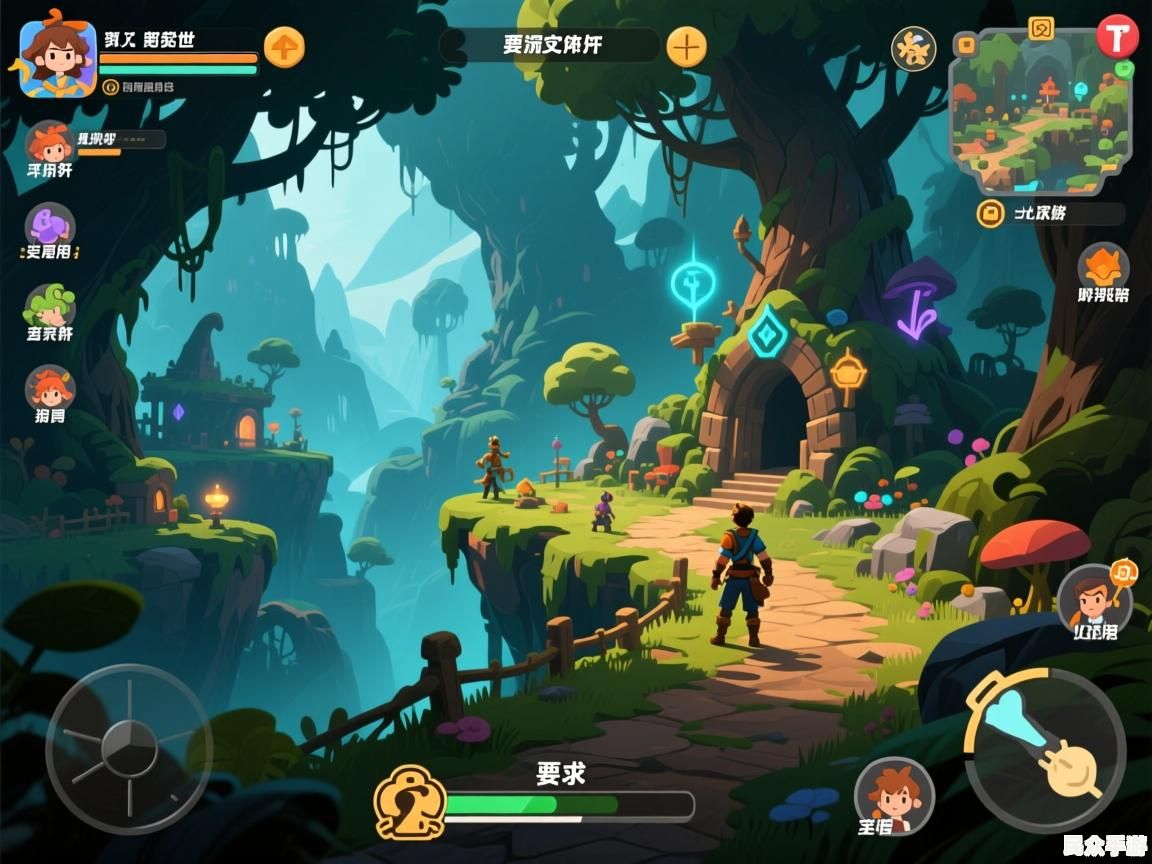Open the gold coin button below the minimap
The height and width of the screenshot is (864, 1152).
tap(990, 213)
